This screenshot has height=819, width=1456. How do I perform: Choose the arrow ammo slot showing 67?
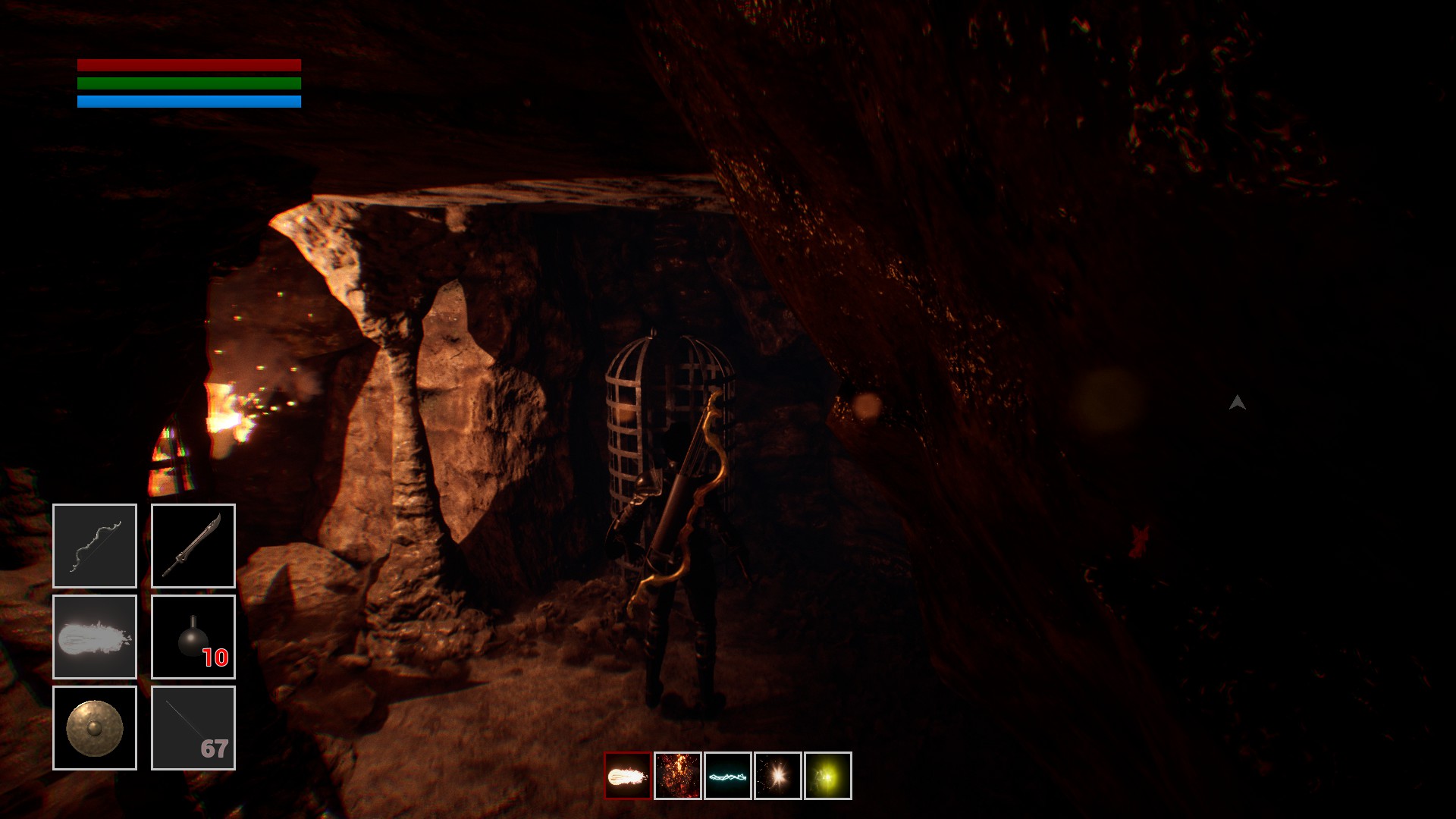coord(193,728)
